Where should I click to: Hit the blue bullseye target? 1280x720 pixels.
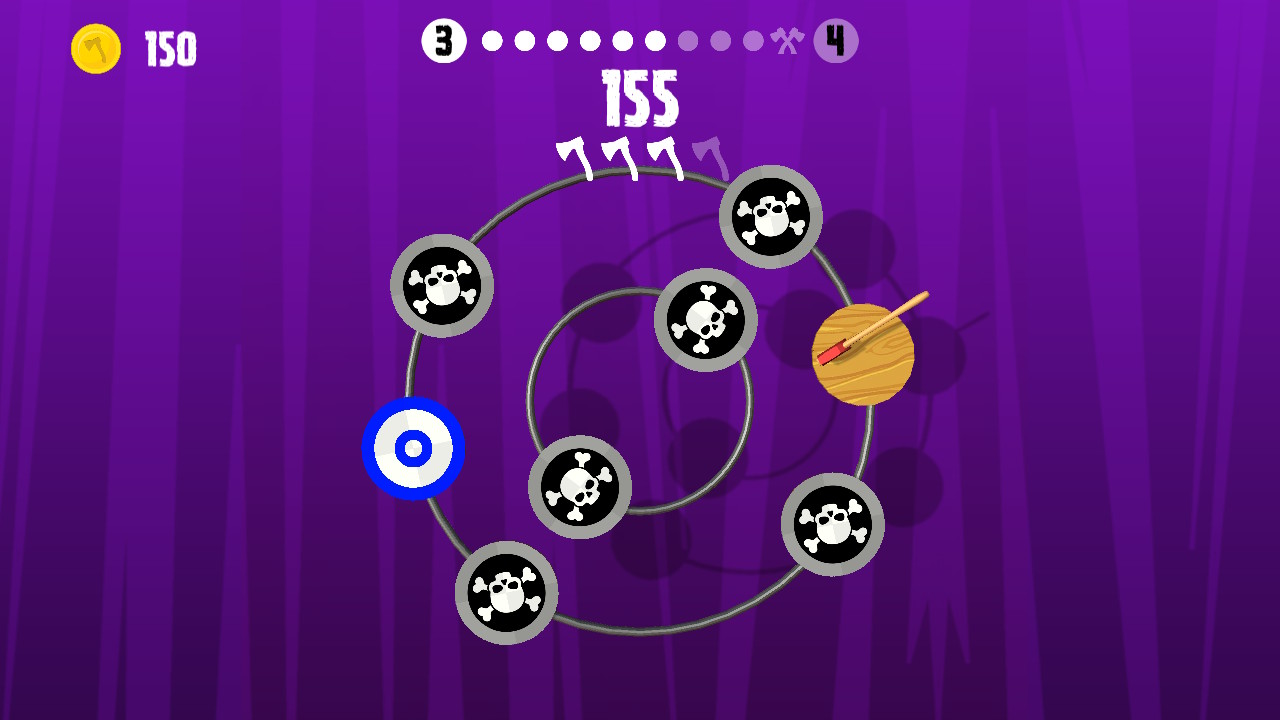[413, 448]
